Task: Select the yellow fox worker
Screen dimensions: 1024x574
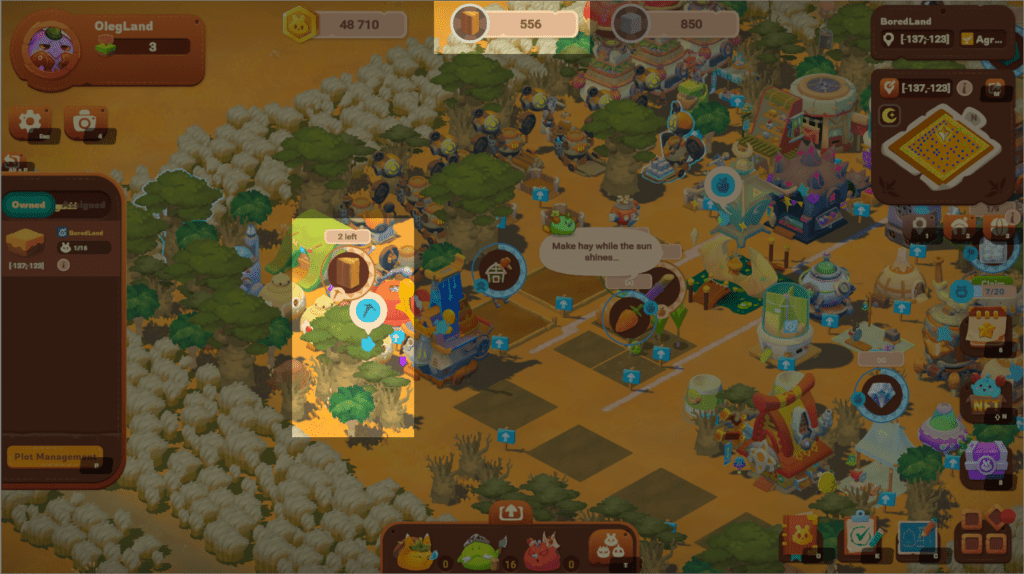Action: coord(413,549)
